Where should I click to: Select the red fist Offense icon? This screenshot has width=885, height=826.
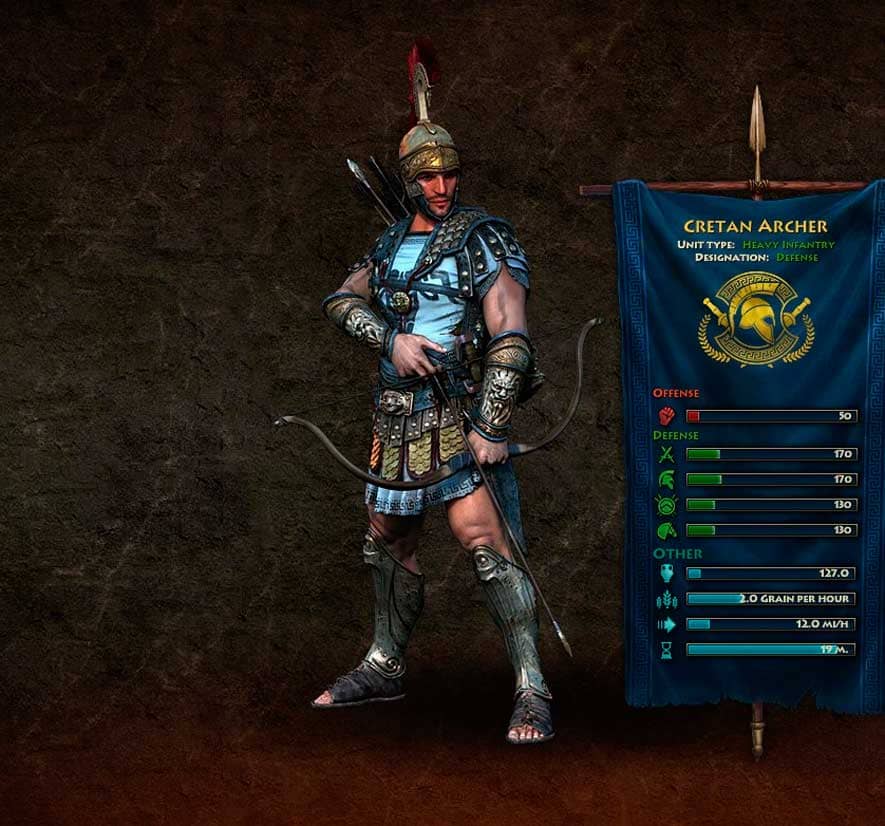tap(667, 415)
